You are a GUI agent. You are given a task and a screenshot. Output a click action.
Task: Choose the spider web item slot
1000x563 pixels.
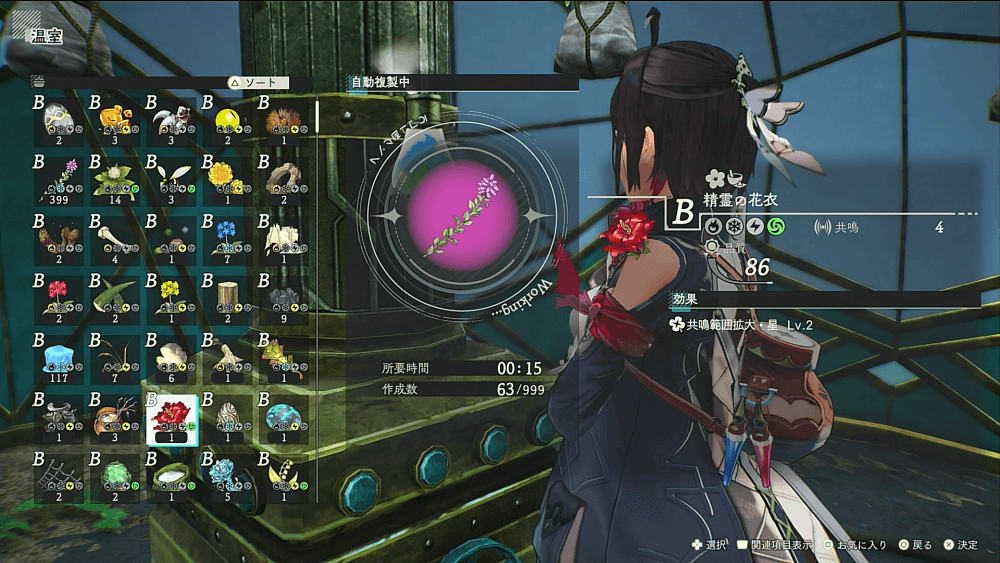58,476
